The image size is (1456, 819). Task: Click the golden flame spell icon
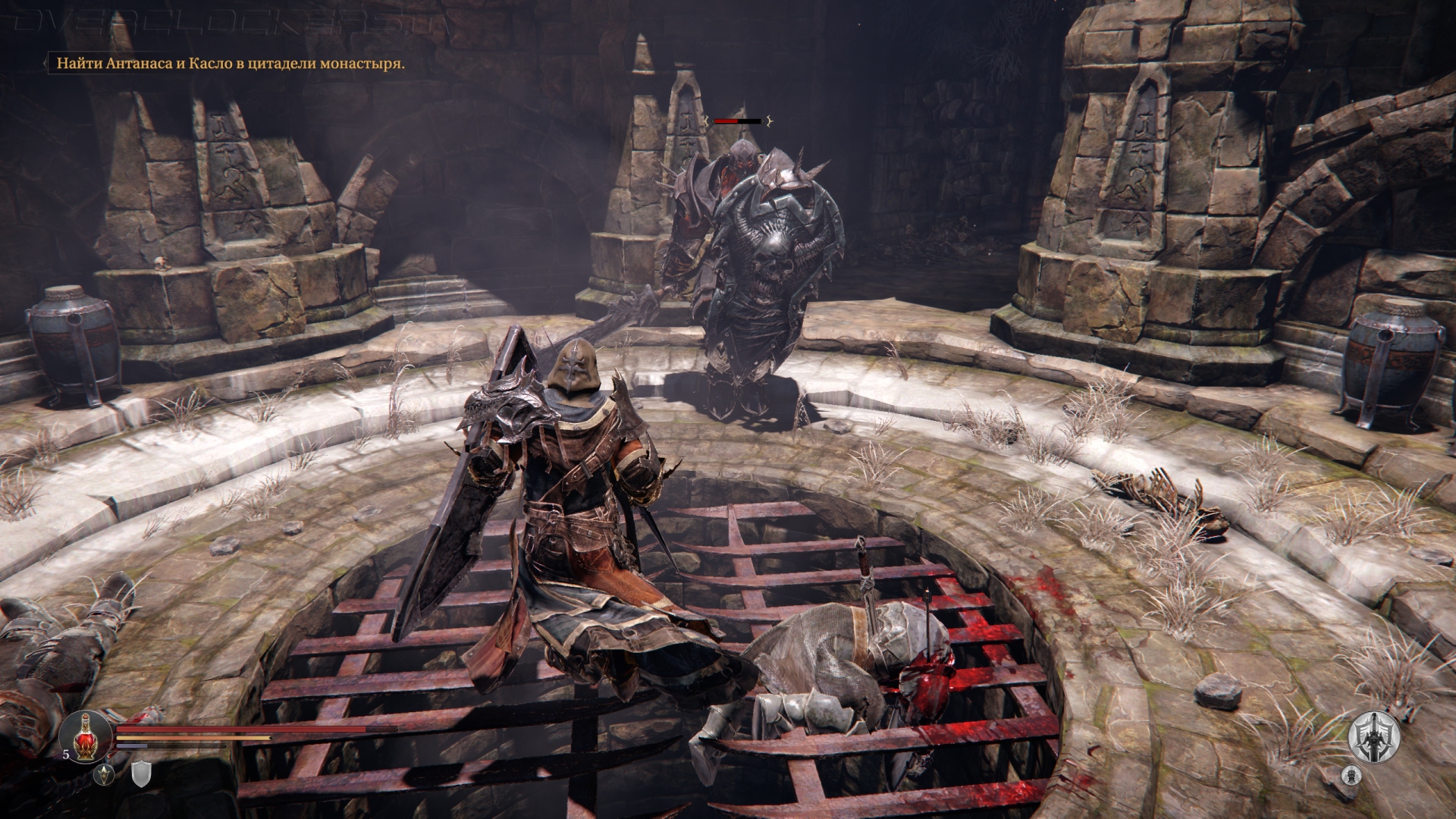click(105, 774)
